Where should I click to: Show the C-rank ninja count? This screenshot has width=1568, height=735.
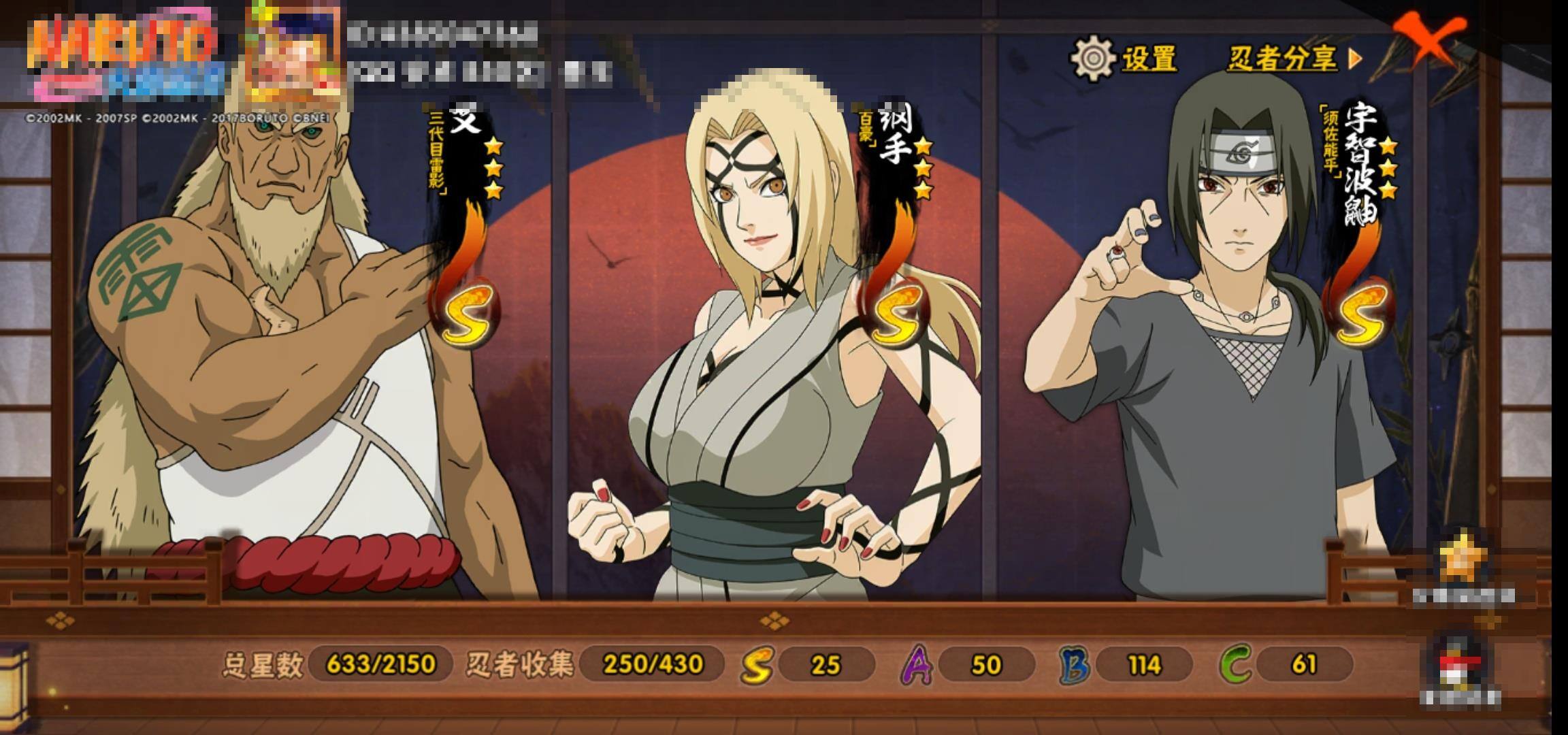tap(1286, 664)
